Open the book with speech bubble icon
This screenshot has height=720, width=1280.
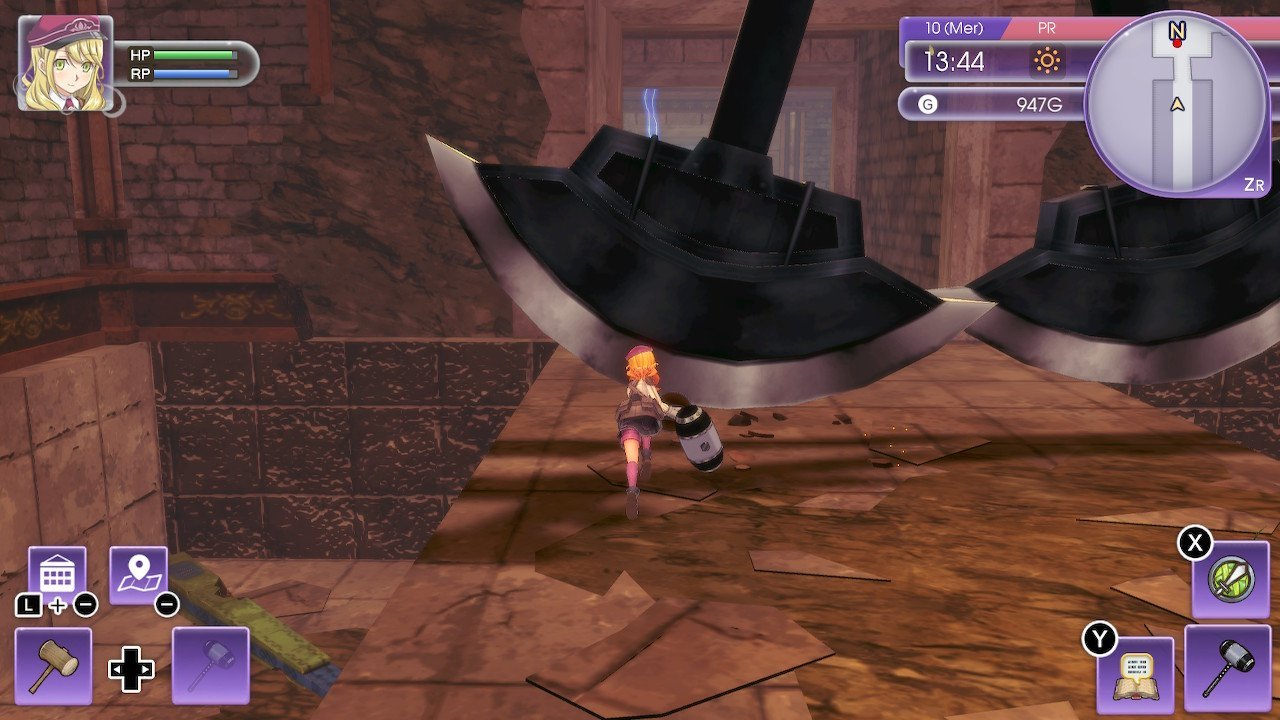(x=1135, y=667)
